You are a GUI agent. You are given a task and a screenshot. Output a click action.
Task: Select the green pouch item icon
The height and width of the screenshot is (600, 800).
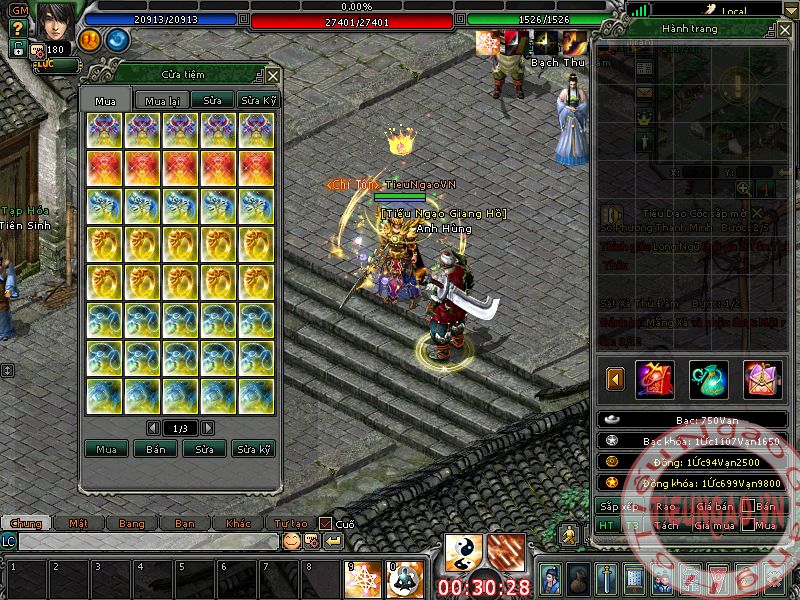[x=709, y=379]
